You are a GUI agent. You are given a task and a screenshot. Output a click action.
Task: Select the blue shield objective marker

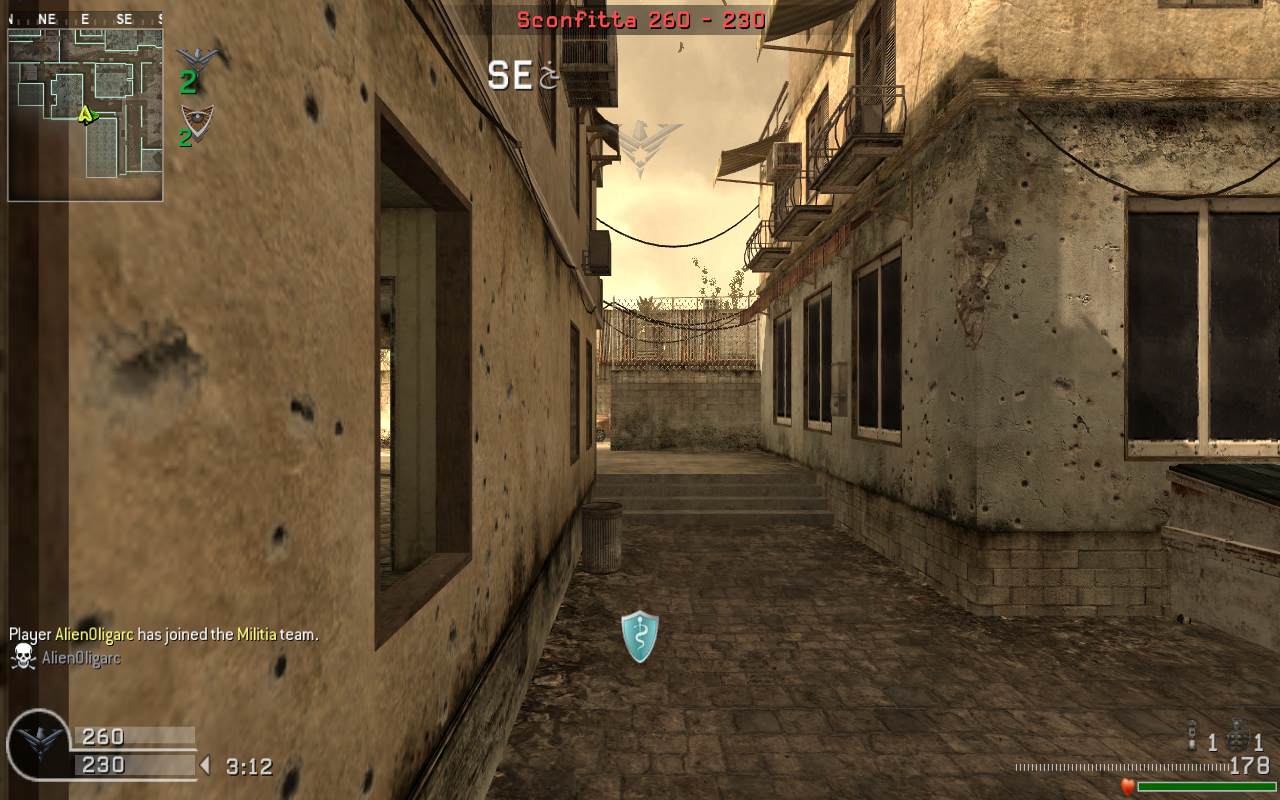640,637
